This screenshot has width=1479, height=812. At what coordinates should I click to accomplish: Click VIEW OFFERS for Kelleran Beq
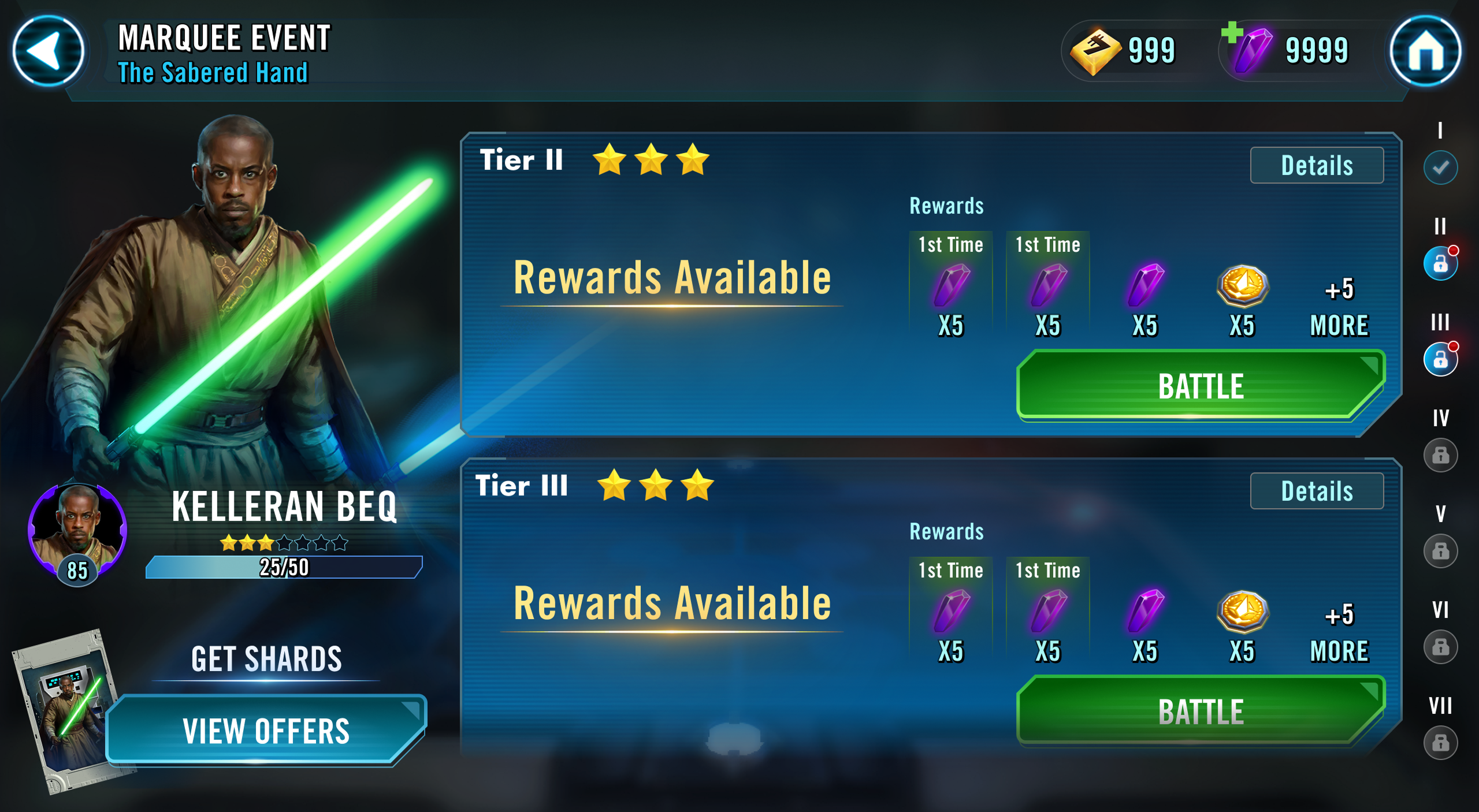coord(266,731)
